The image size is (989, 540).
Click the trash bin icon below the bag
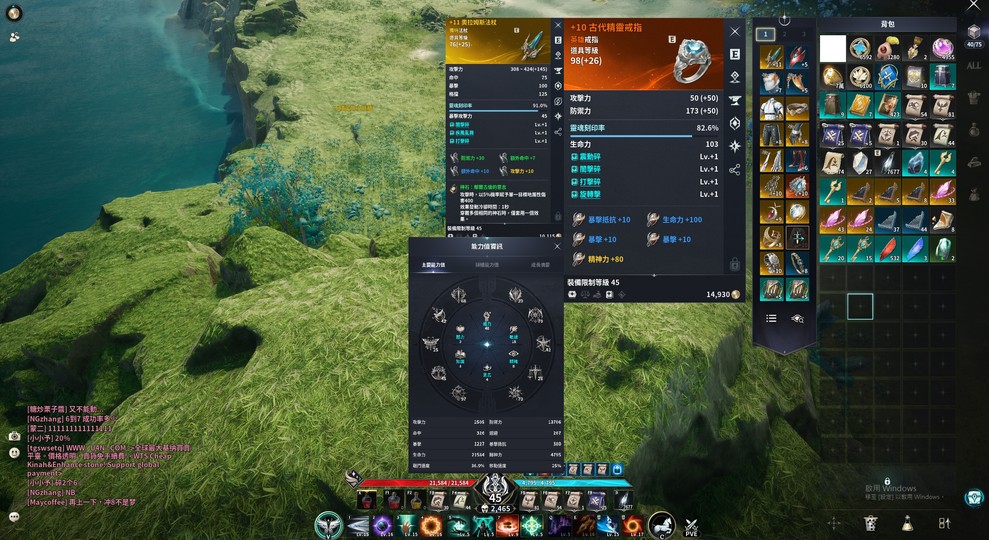tap(871, 522)
